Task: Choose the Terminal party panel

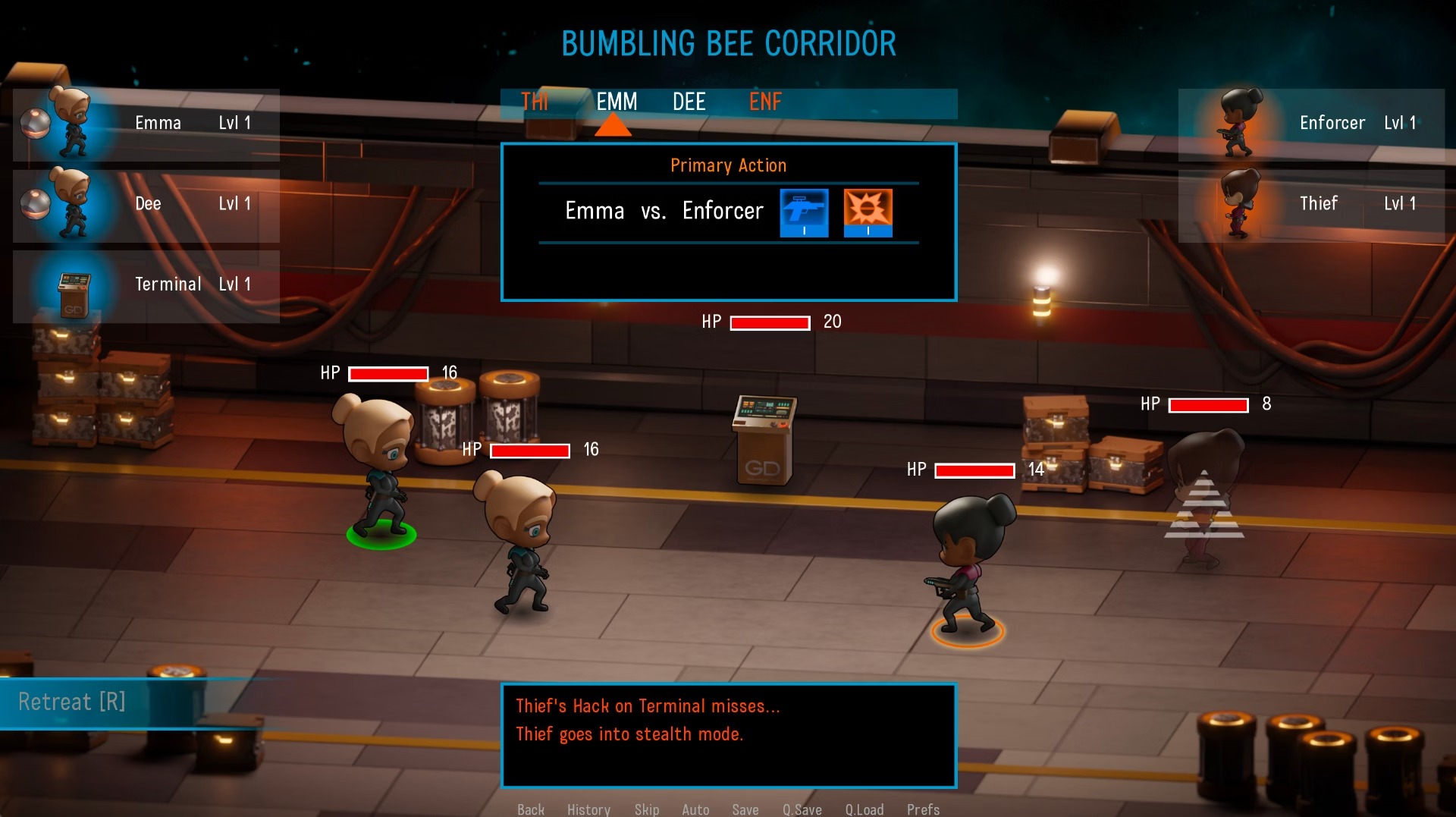Action: (x=146, y=285)
